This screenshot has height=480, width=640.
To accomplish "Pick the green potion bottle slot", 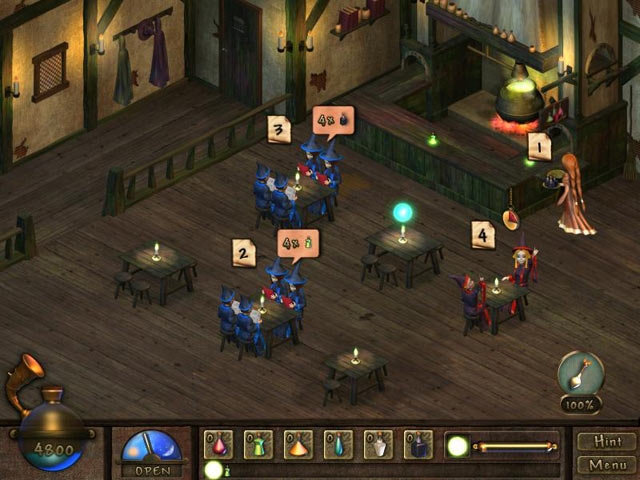I will [259, 444].
